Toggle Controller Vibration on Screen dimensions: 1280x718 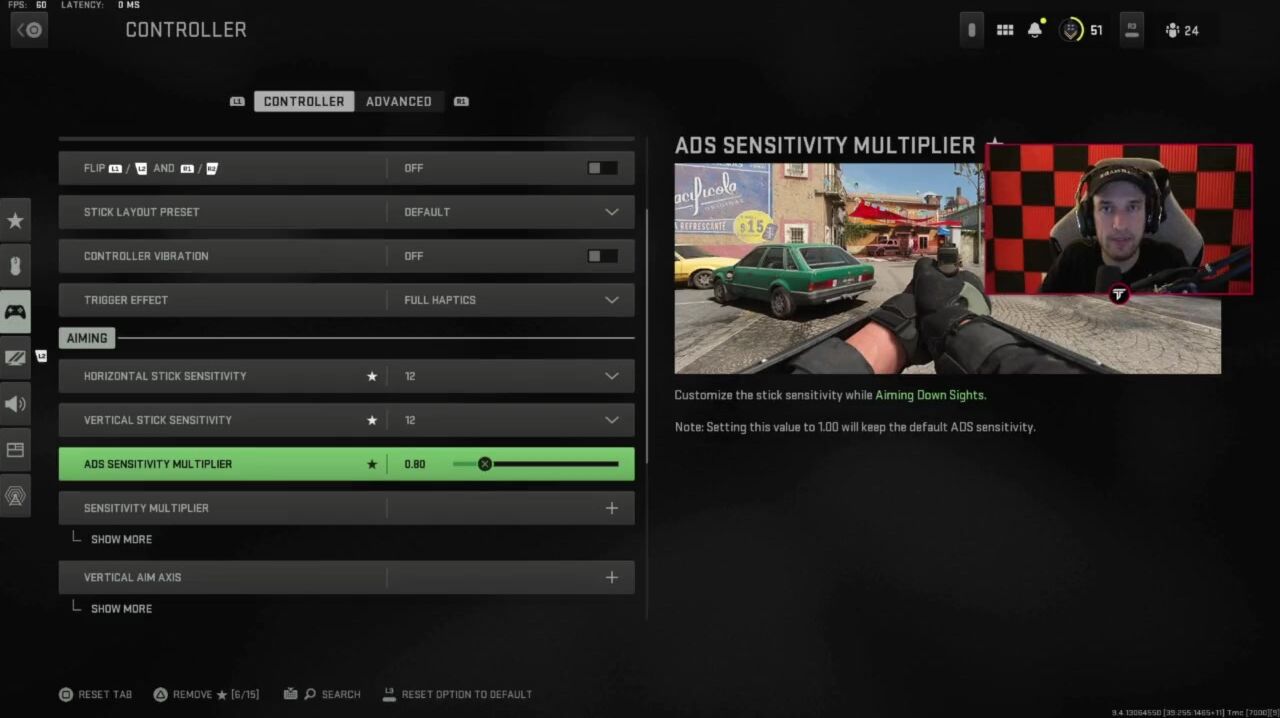[x=602, y=256]
